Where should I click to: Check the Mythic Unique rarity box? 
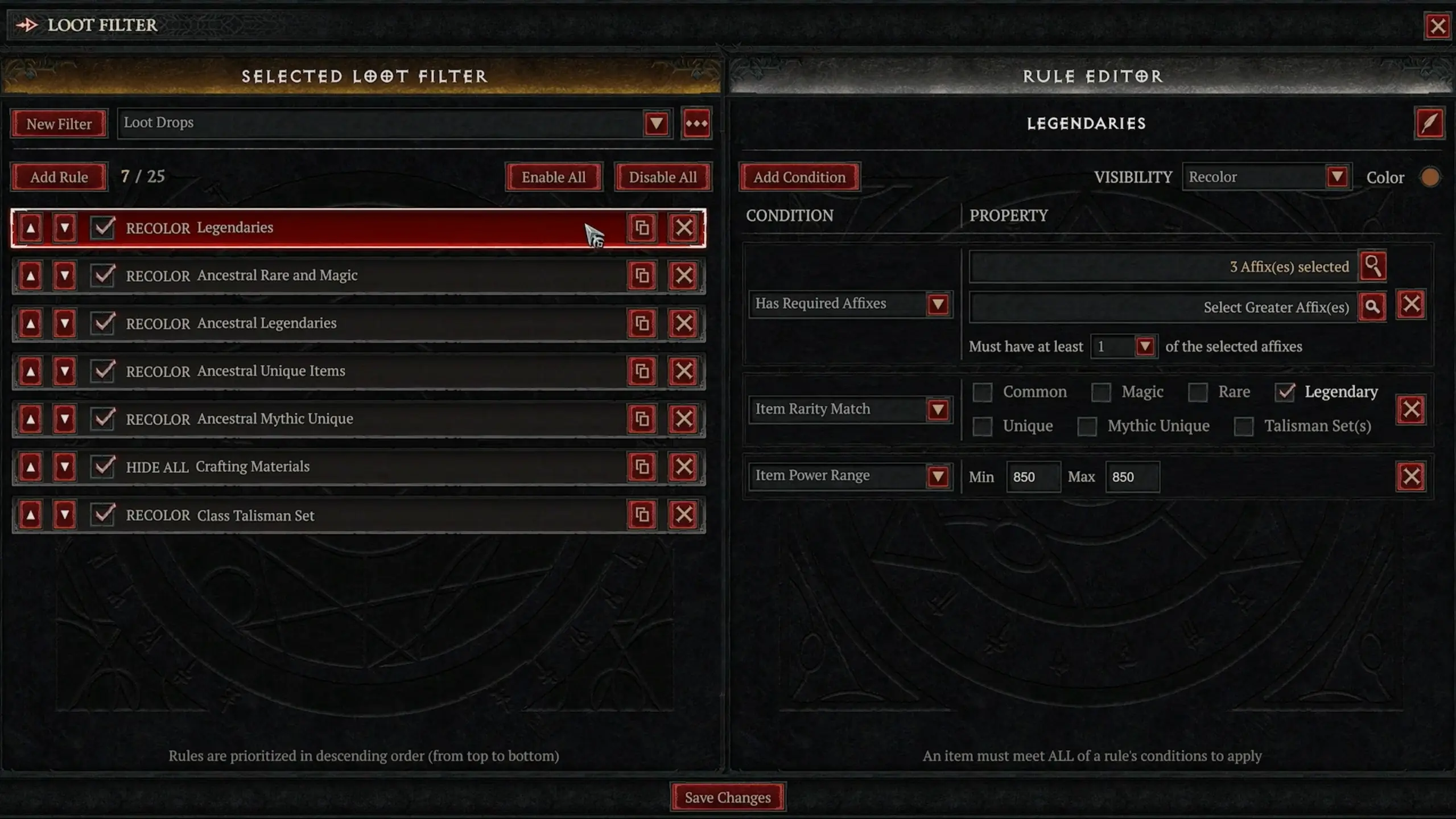(1087, 426)
